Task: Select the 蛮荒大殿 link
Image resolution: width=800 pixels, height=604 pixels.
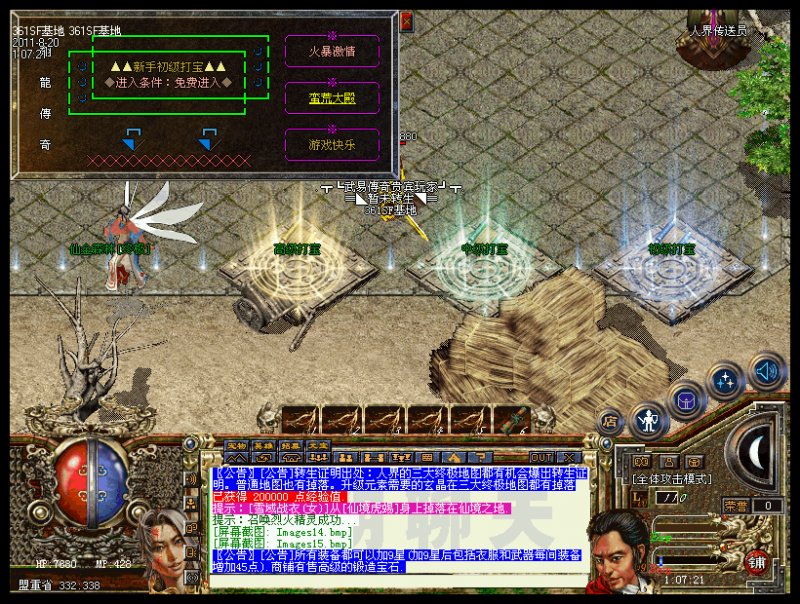Action: [x=332, y=96]
